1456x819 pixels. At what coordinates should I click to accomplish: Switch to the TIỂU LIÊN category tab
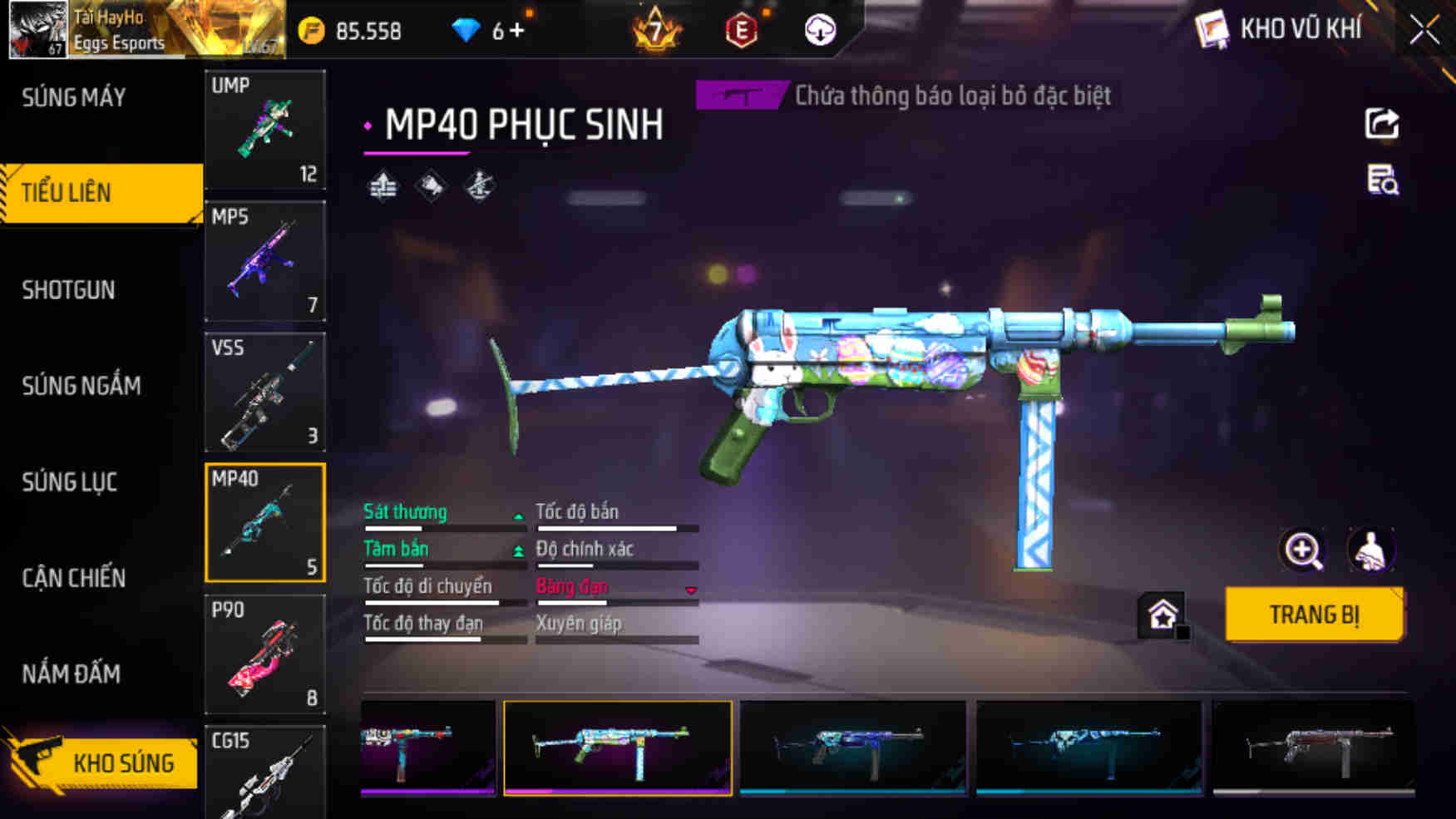click(72, 192)
